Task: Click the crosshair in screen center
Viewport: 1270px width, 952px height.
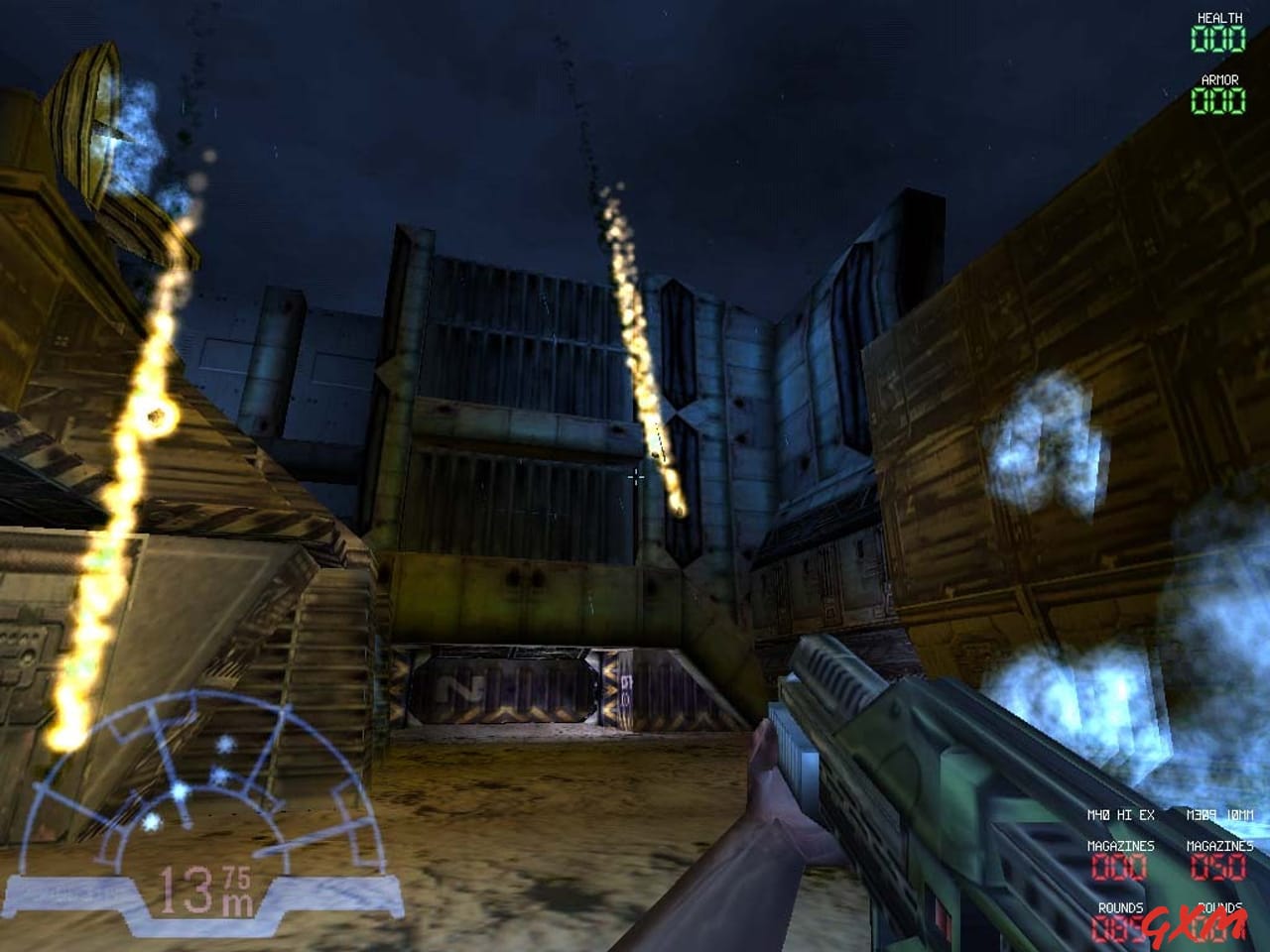Action: click(635, 476)
